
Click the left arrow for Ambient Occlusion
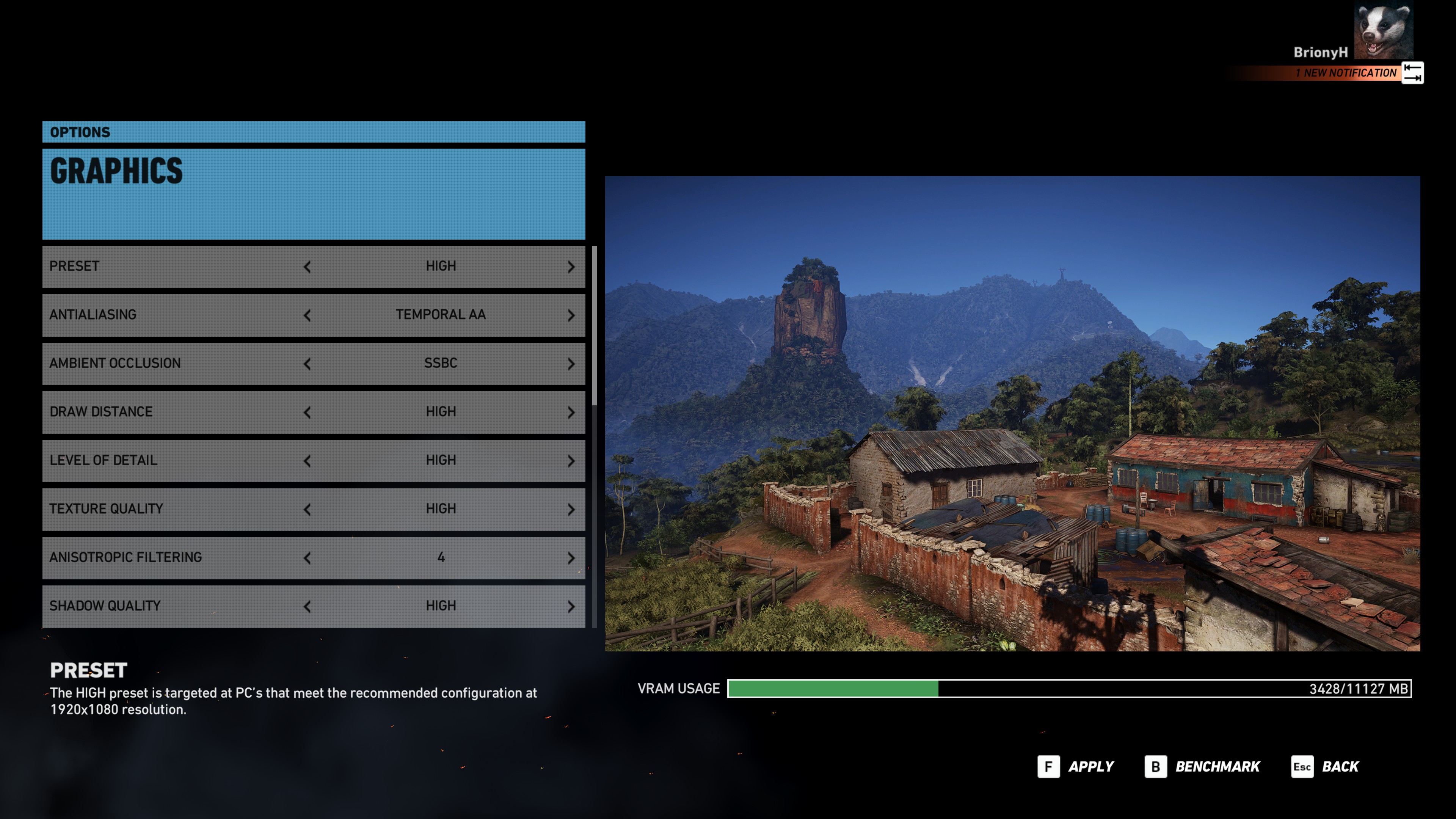307,364
